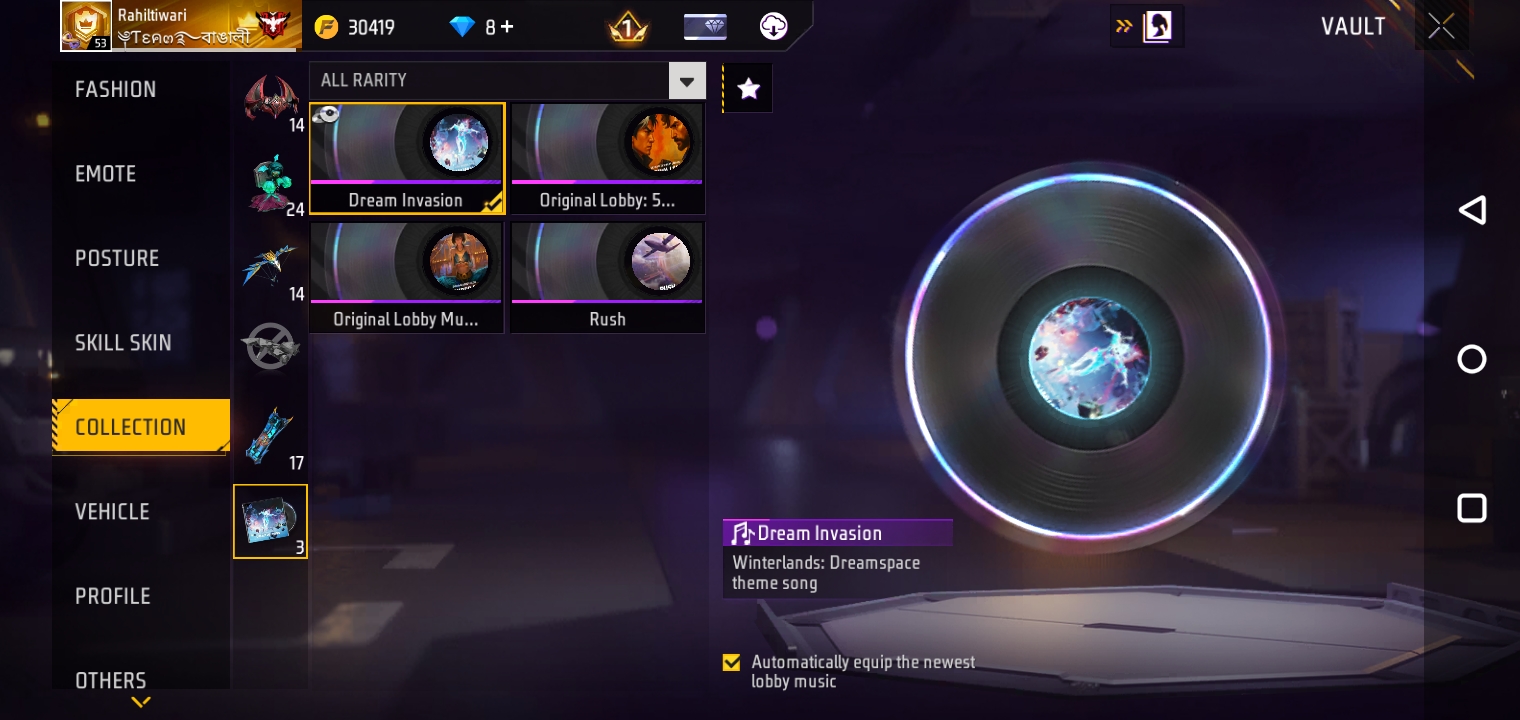Click the hide UI icon beside VAULT

coord(1157,26)
